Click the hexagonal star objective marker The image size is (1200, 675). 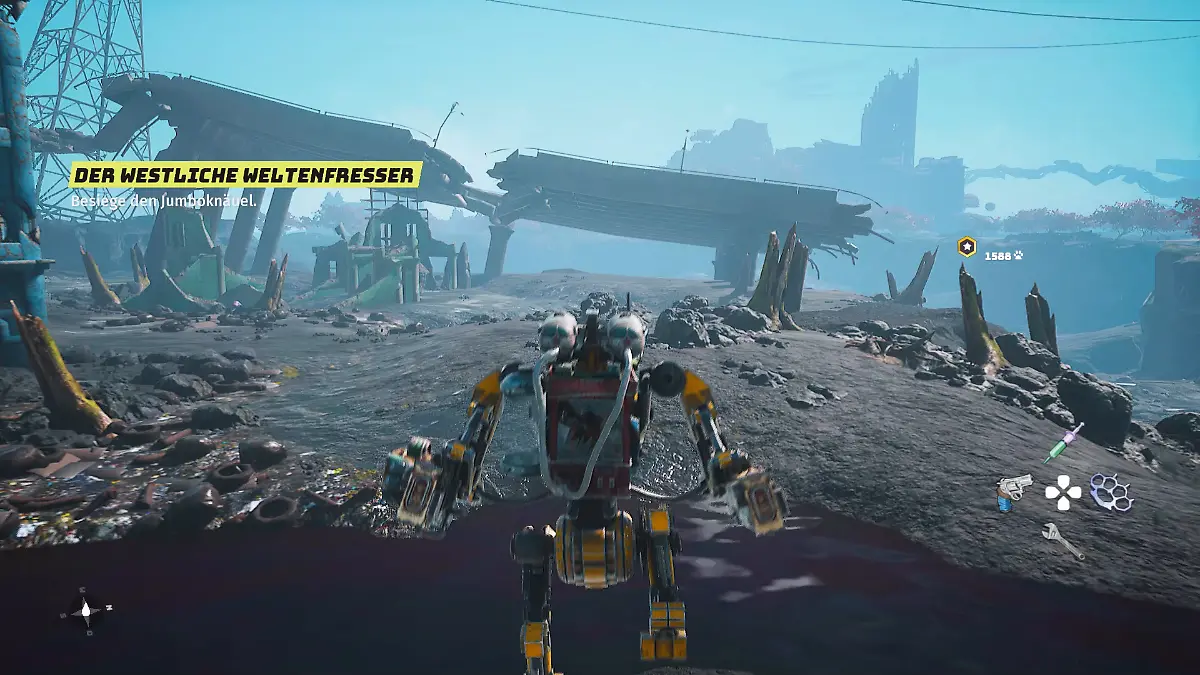(x=966, y=247)
